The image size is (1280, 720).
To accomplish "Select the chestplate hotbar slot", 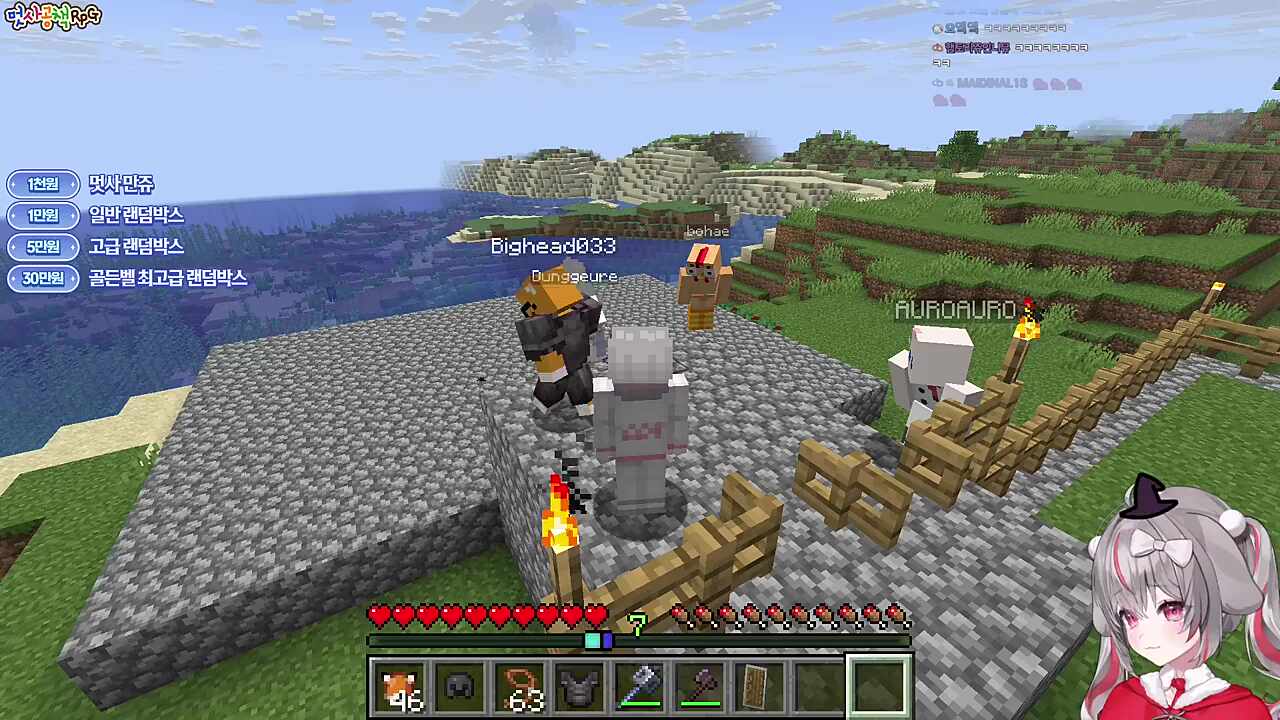I will point(580,687).
